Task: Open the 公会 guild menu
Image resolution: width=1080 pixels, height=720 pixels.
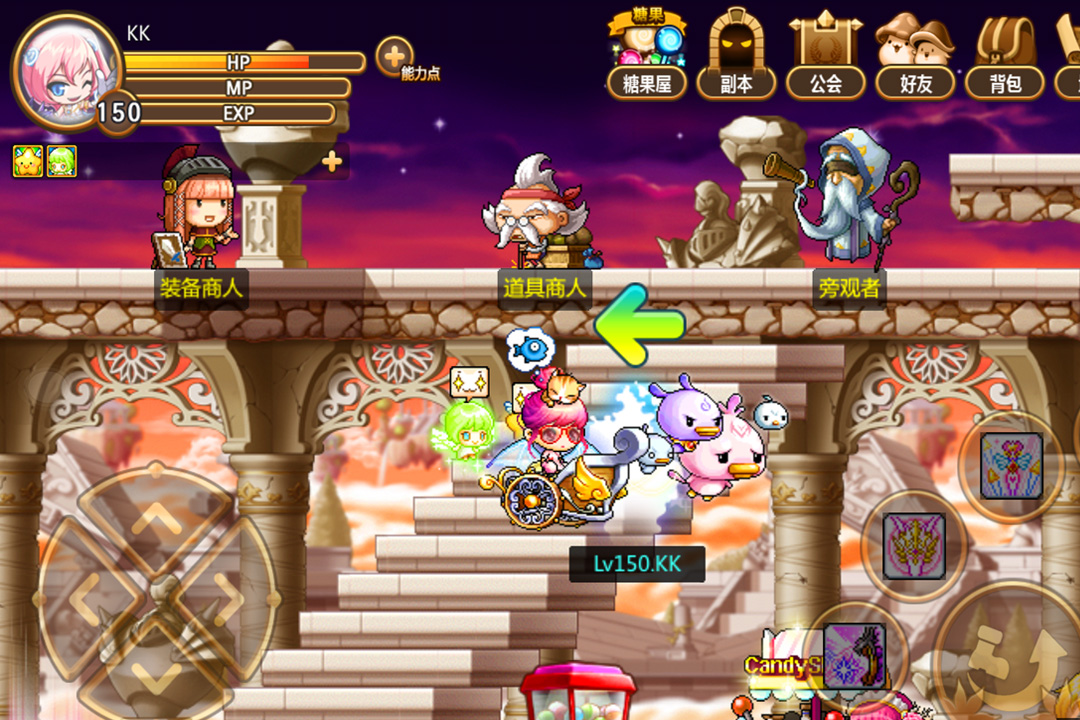Action: coord(826,58)
